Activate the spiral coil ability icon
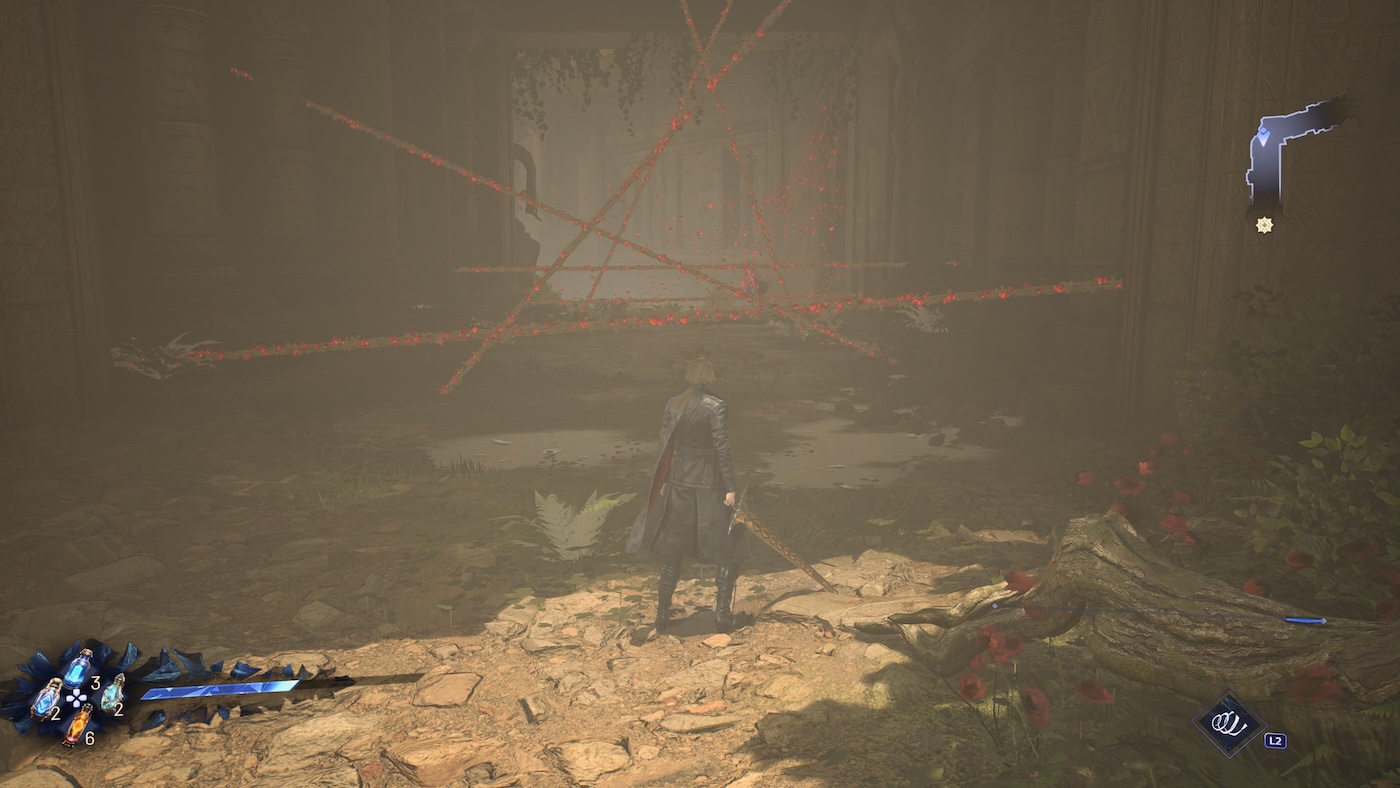 coord(1229,725)
